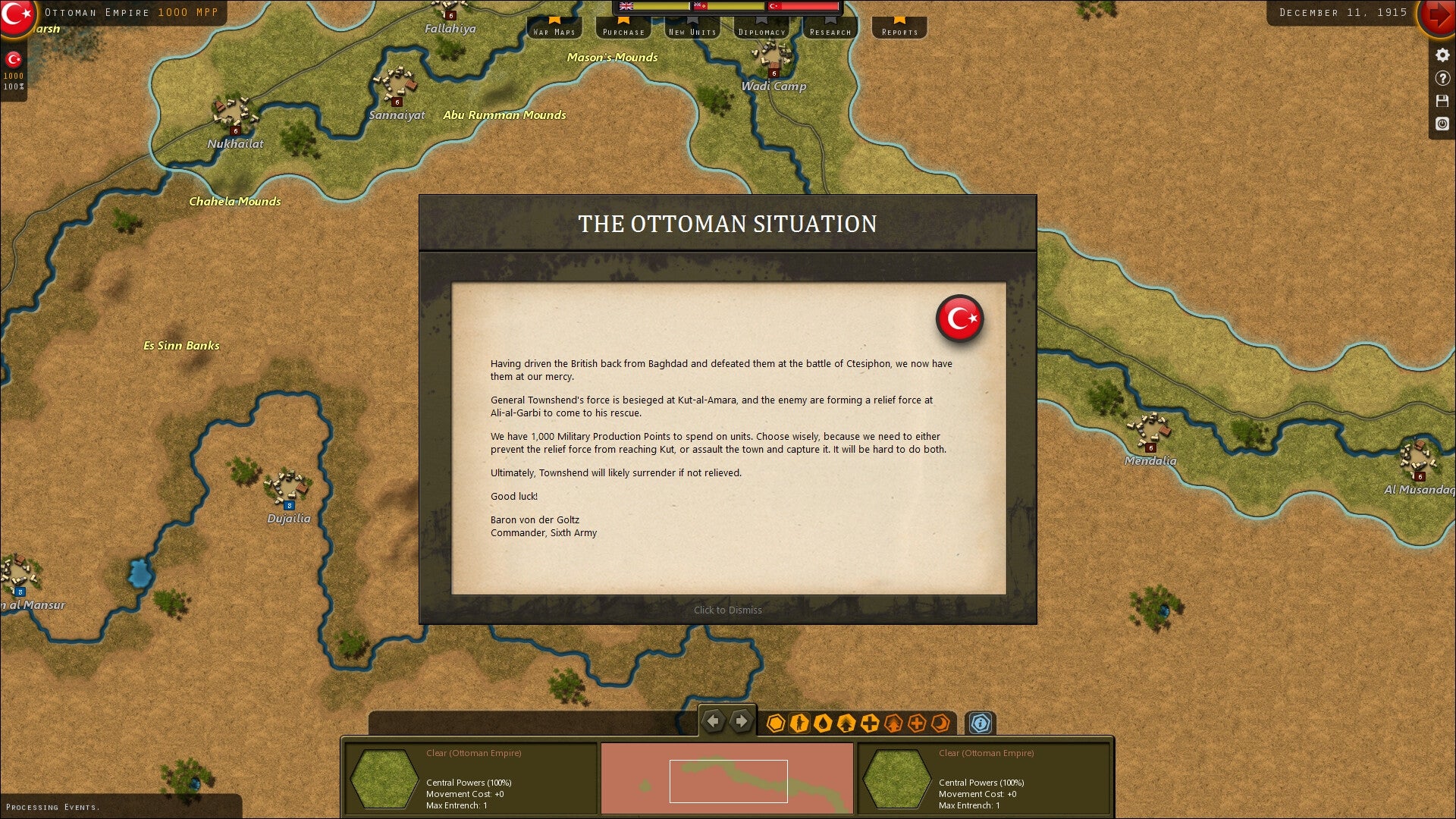Open hex info with the blue info icon

[x=981, y=724]
